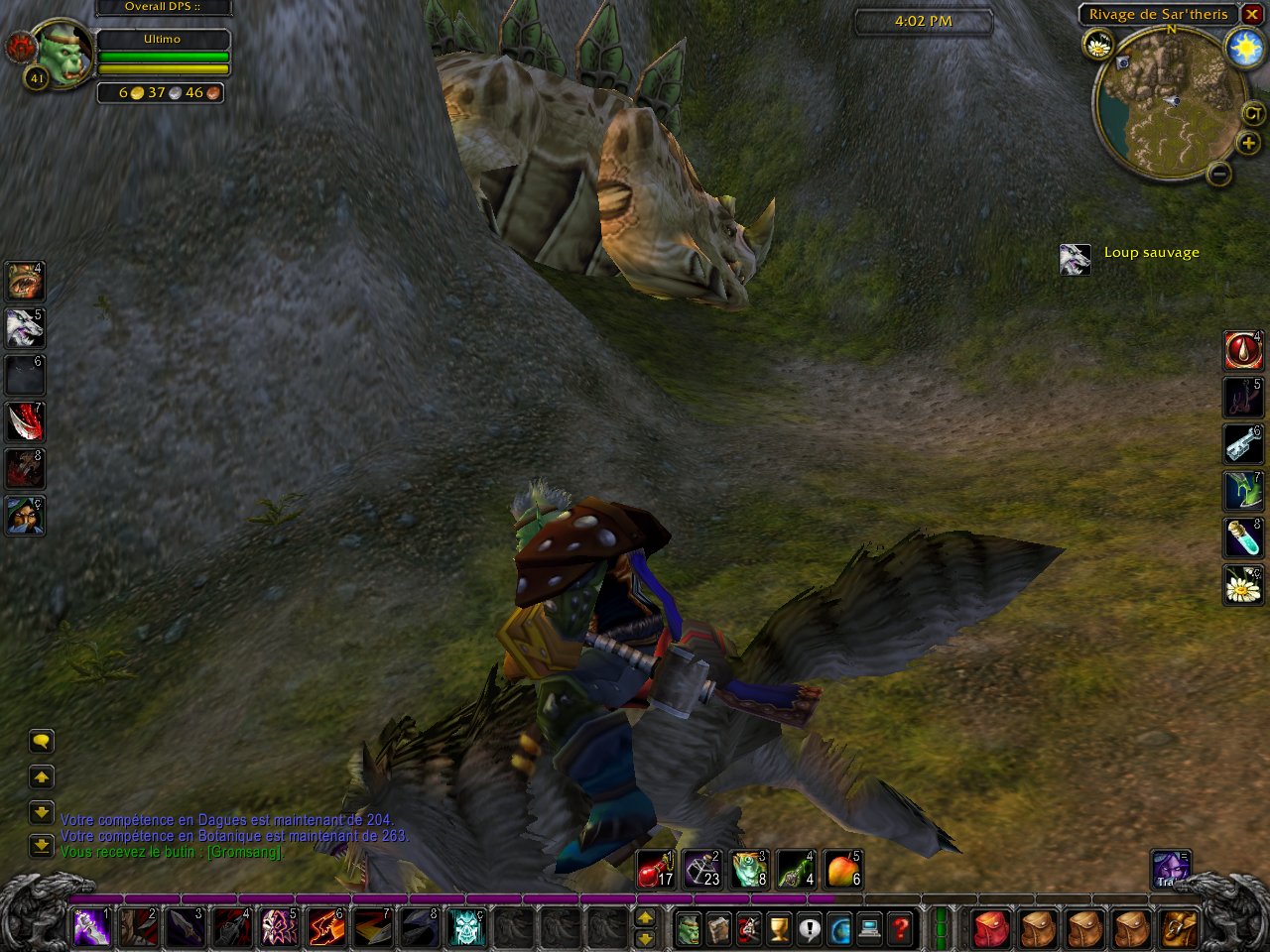1270x952 pixels.
Task: Open the red question mark help button
Action: (900, 929)
